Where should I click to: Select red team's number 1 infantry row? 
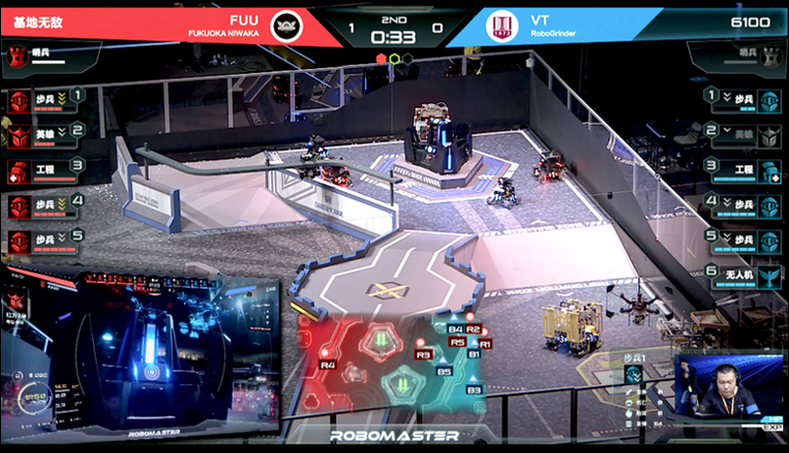click(45, 99)
